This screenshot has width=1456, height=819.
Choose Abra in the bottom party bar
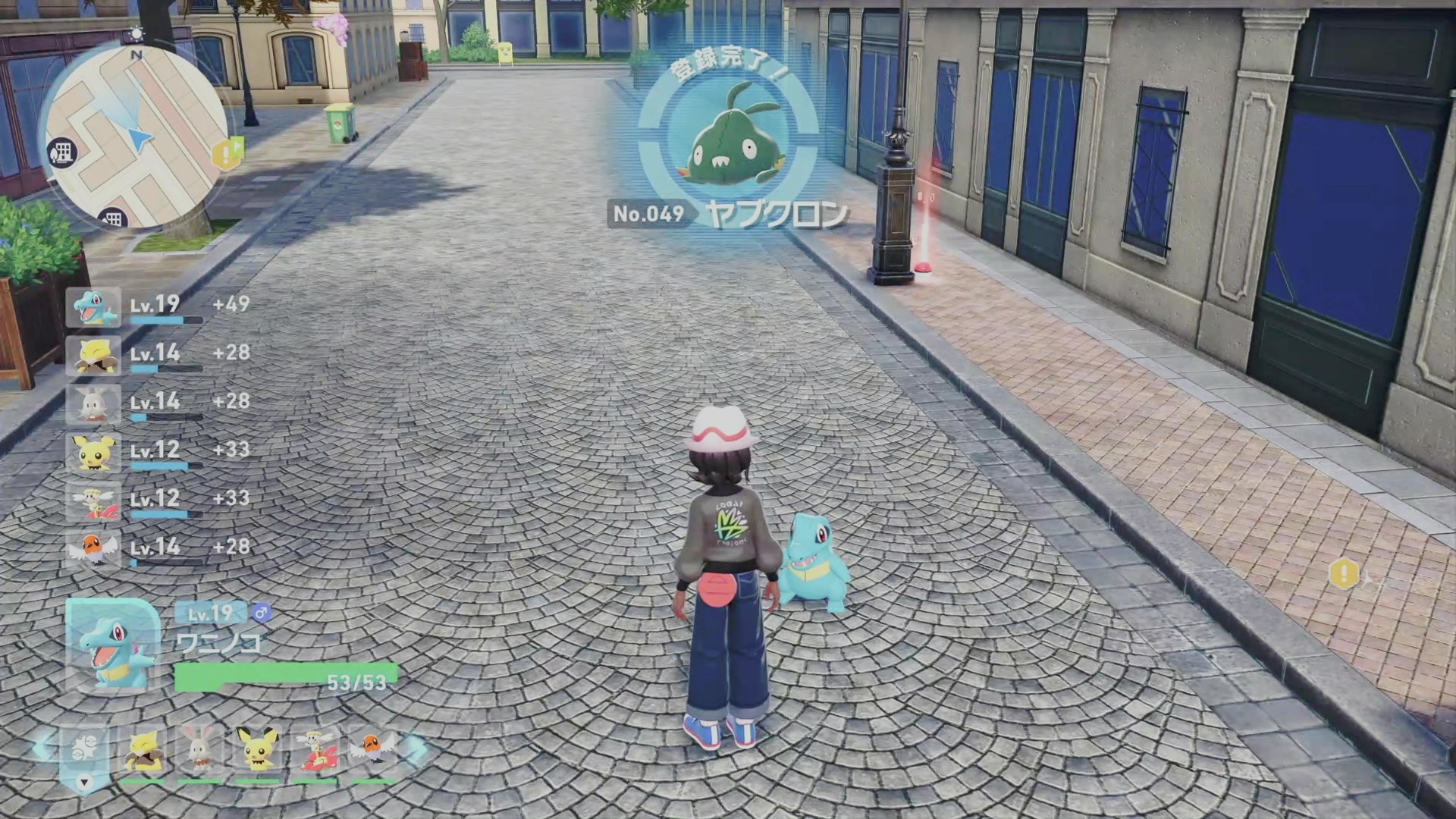tap(144, 752)
